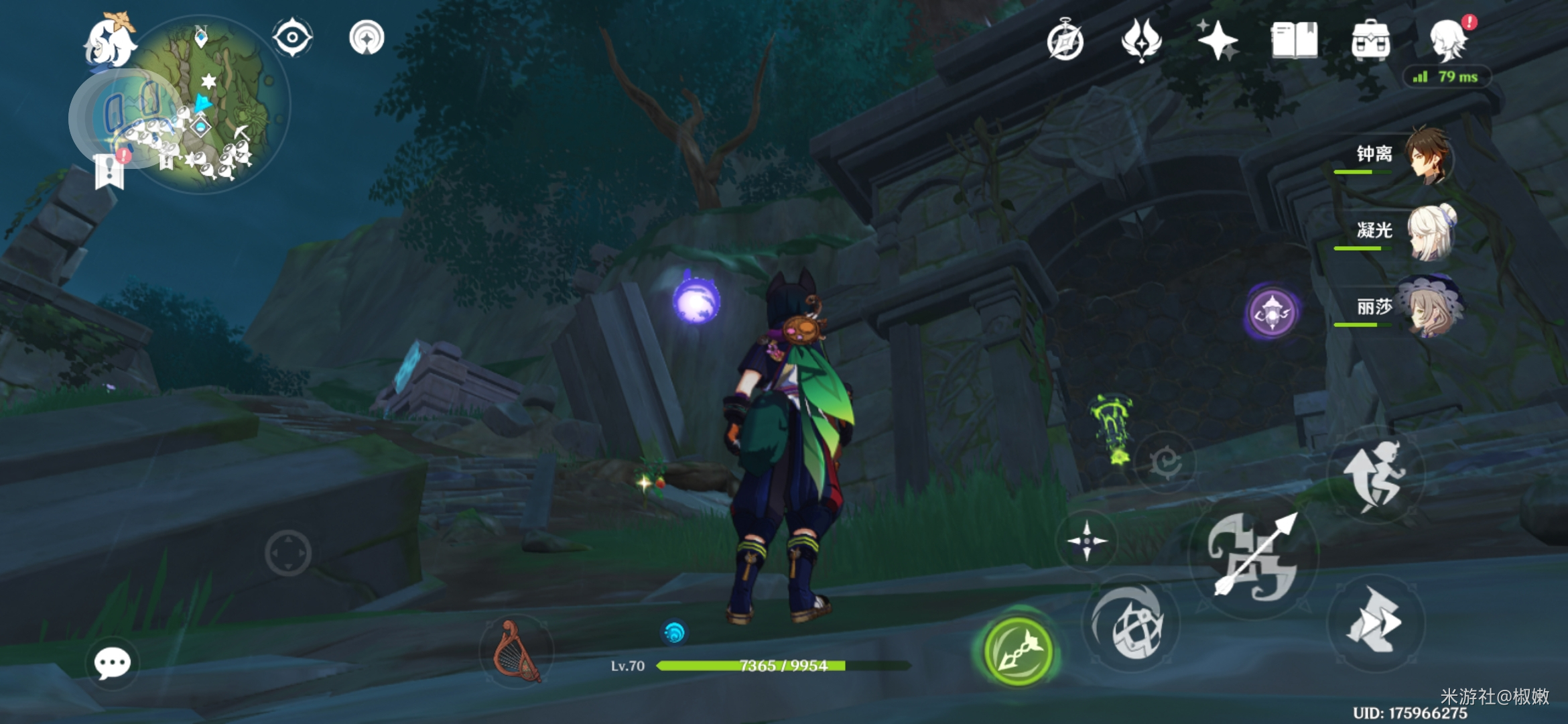Fire the bow normal attack button

pos(1254,556)
